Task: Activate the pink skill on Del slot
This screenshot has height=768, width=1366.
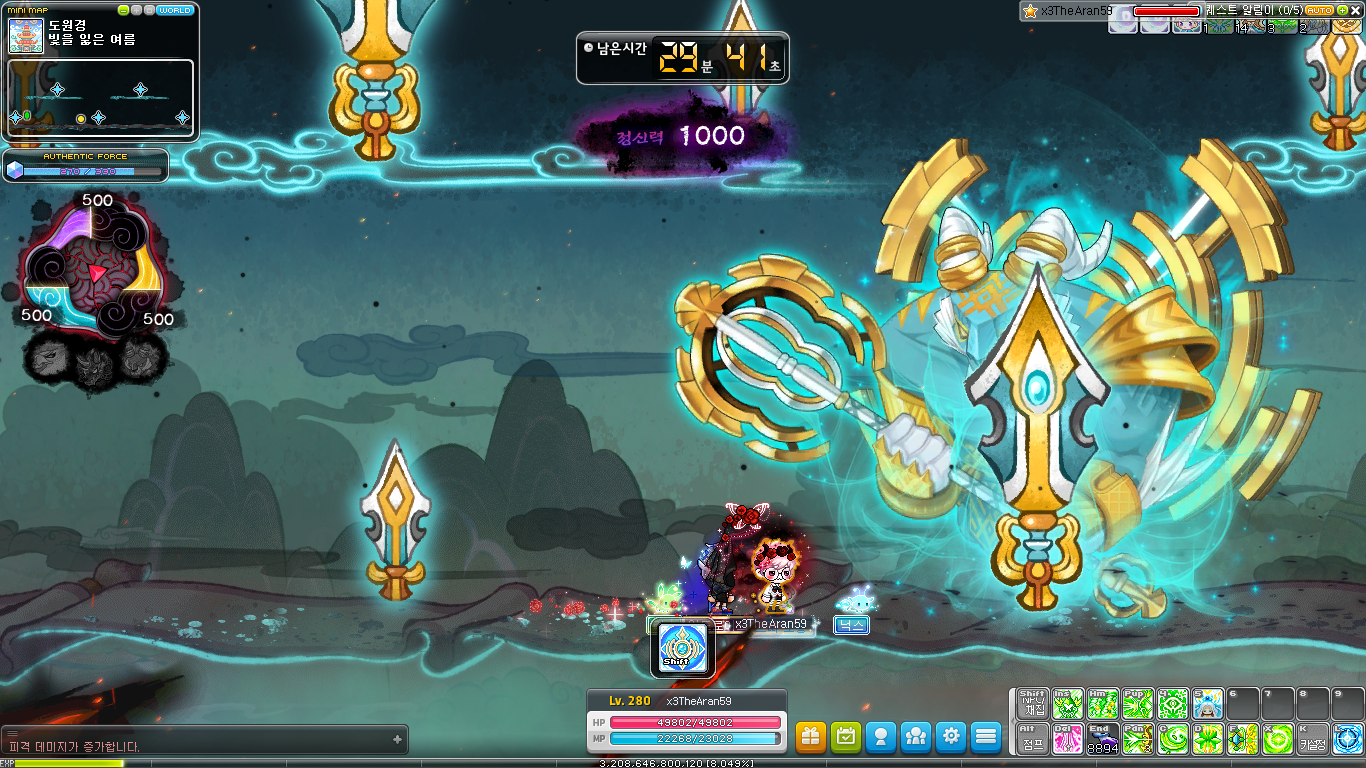Action: (1068, 739)
